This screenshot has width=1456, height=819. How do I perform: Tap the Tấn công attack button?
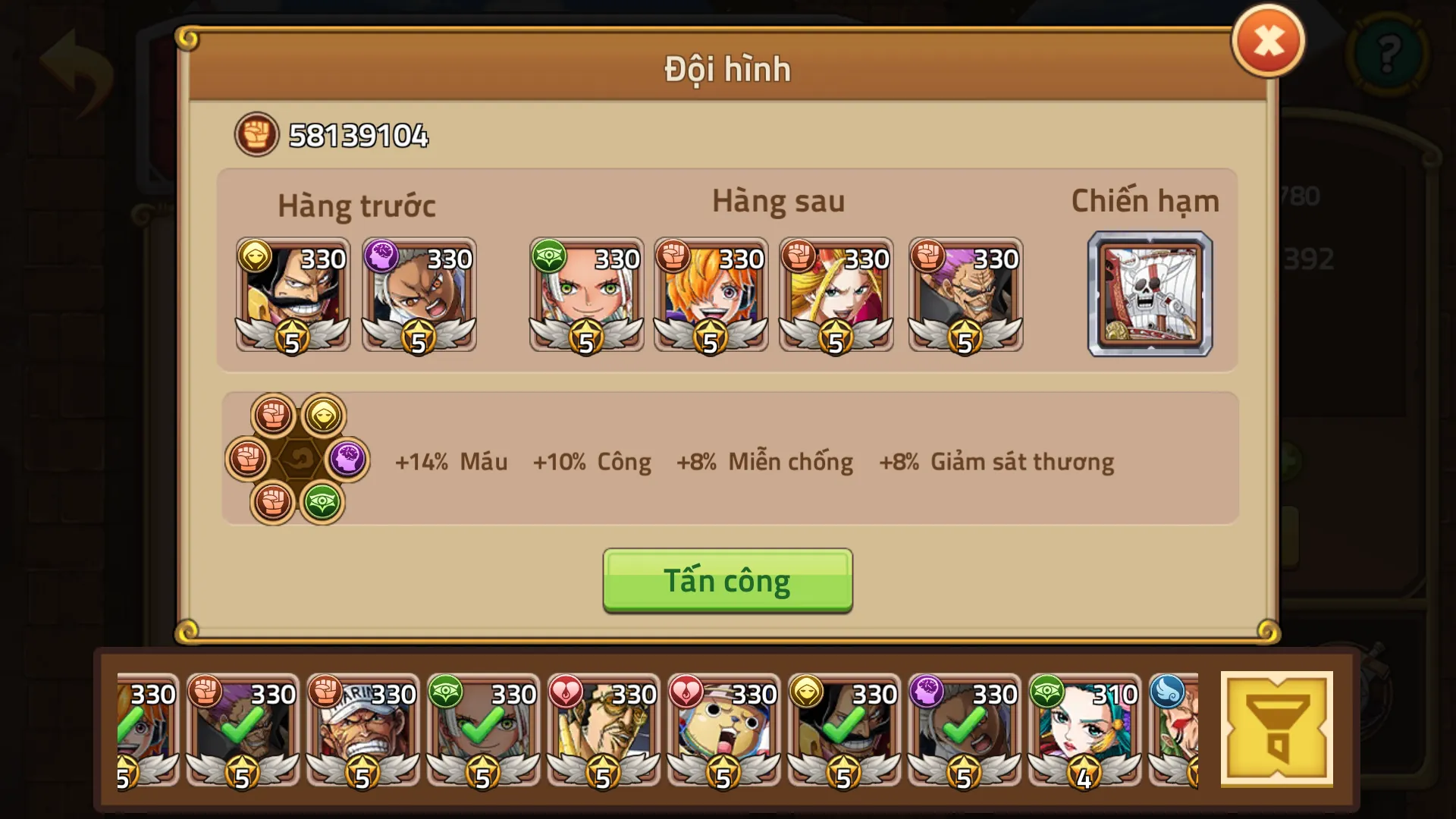tap(726, 581)
